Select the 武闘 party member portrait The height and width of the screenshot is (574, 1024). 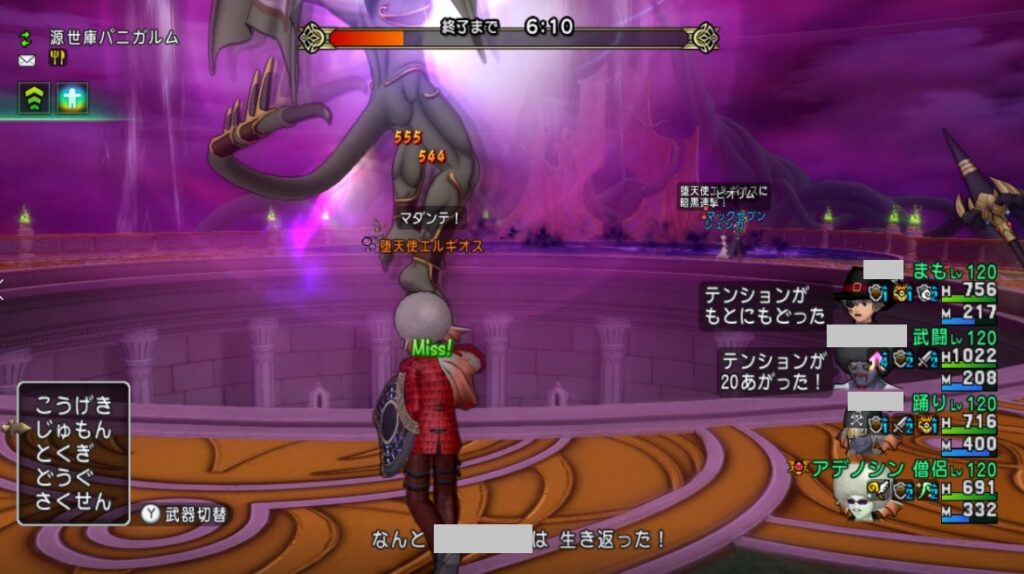(861, 367)
